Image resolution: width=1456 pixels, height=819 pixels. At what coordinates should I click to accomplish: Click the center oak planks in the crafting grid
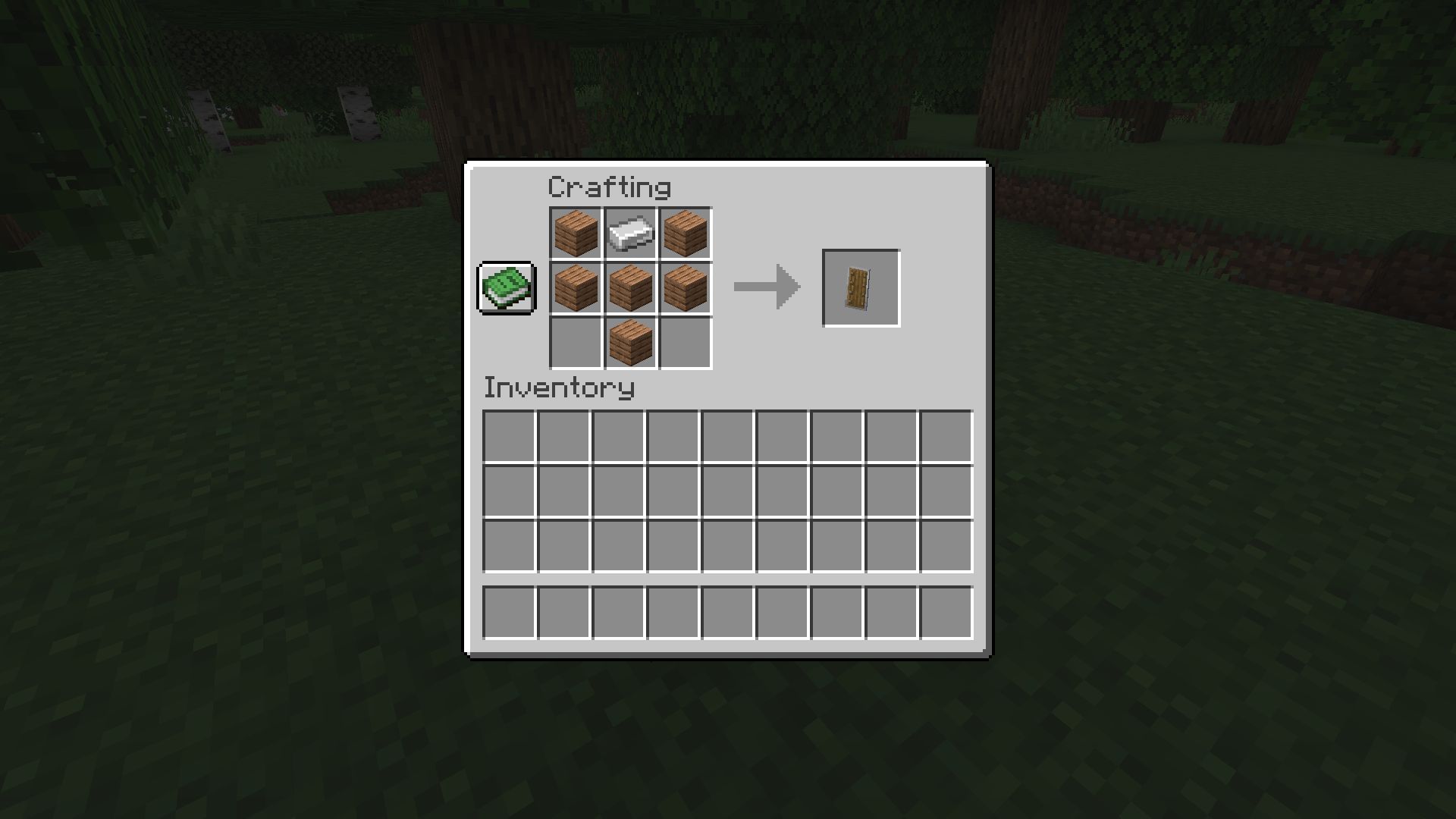coord(629,287)
